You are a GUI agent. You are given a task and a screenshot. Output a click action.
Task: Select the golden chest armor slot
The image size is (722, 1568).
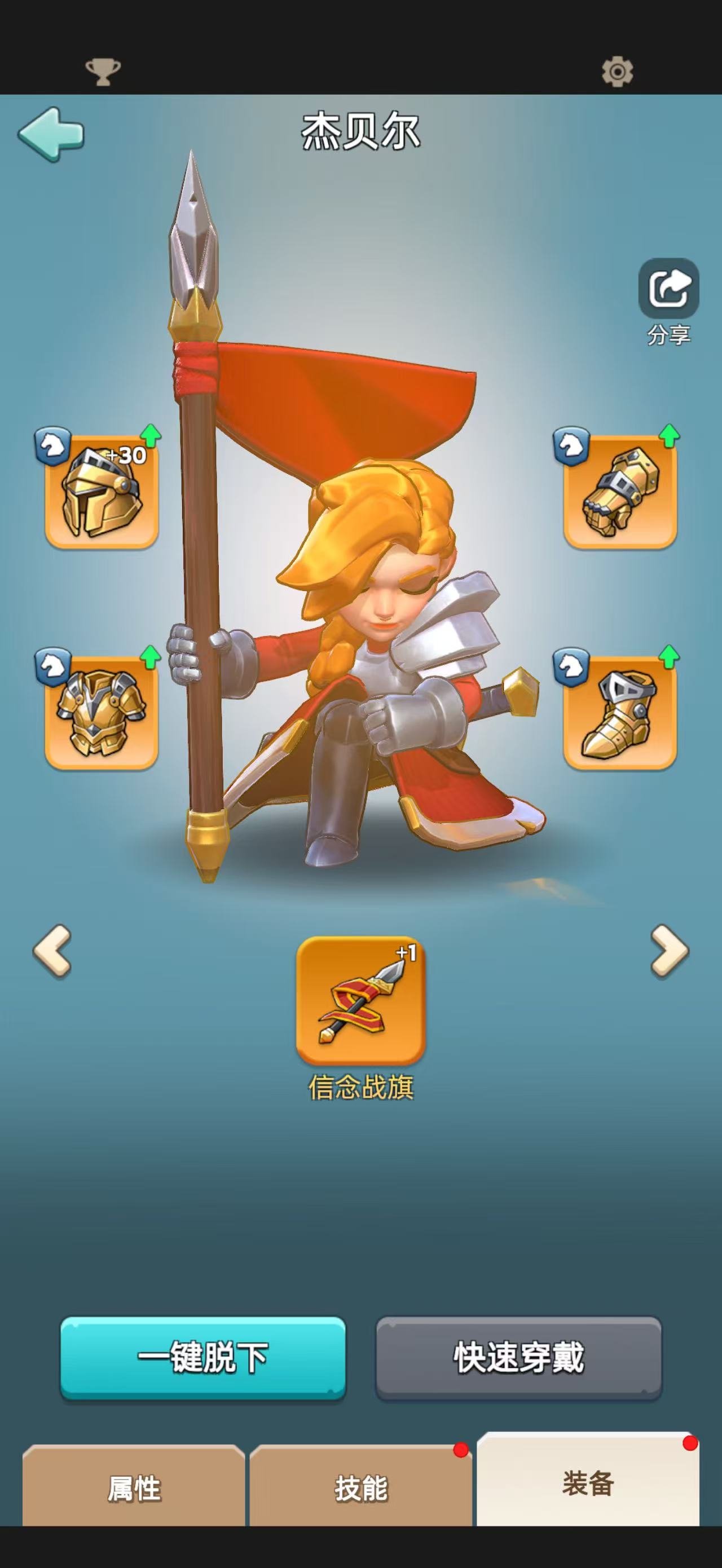[102, 712]
